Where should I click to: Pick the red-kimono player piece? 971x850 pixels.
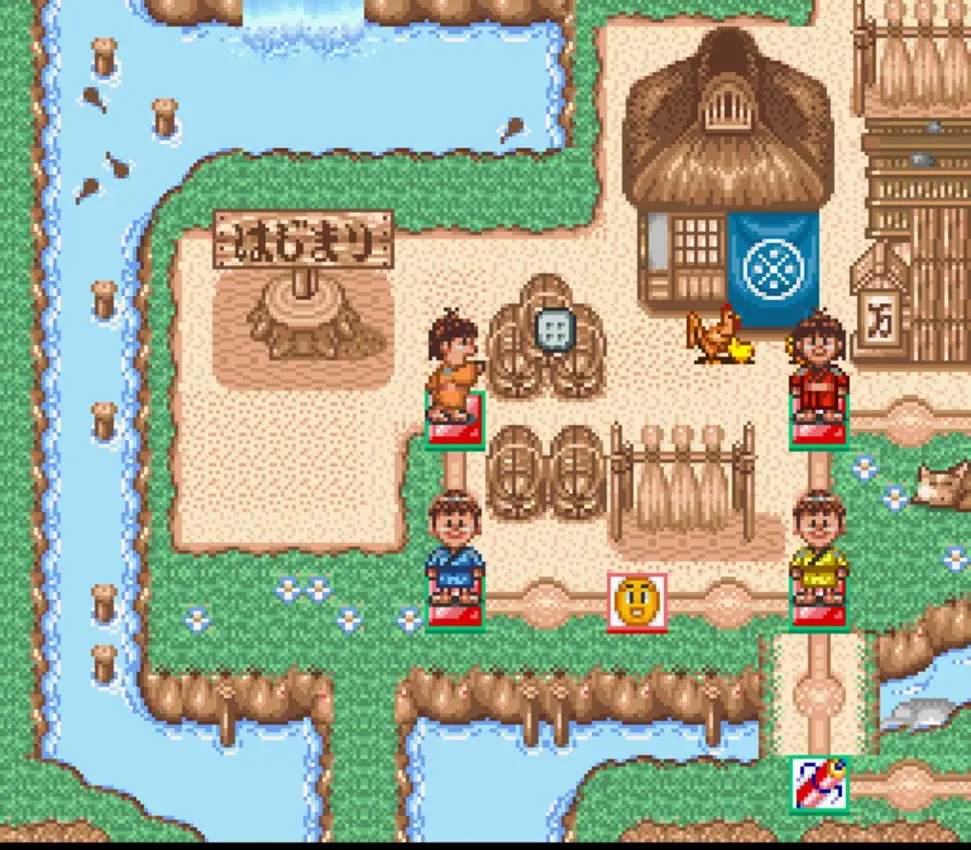(x=819, y=366)
